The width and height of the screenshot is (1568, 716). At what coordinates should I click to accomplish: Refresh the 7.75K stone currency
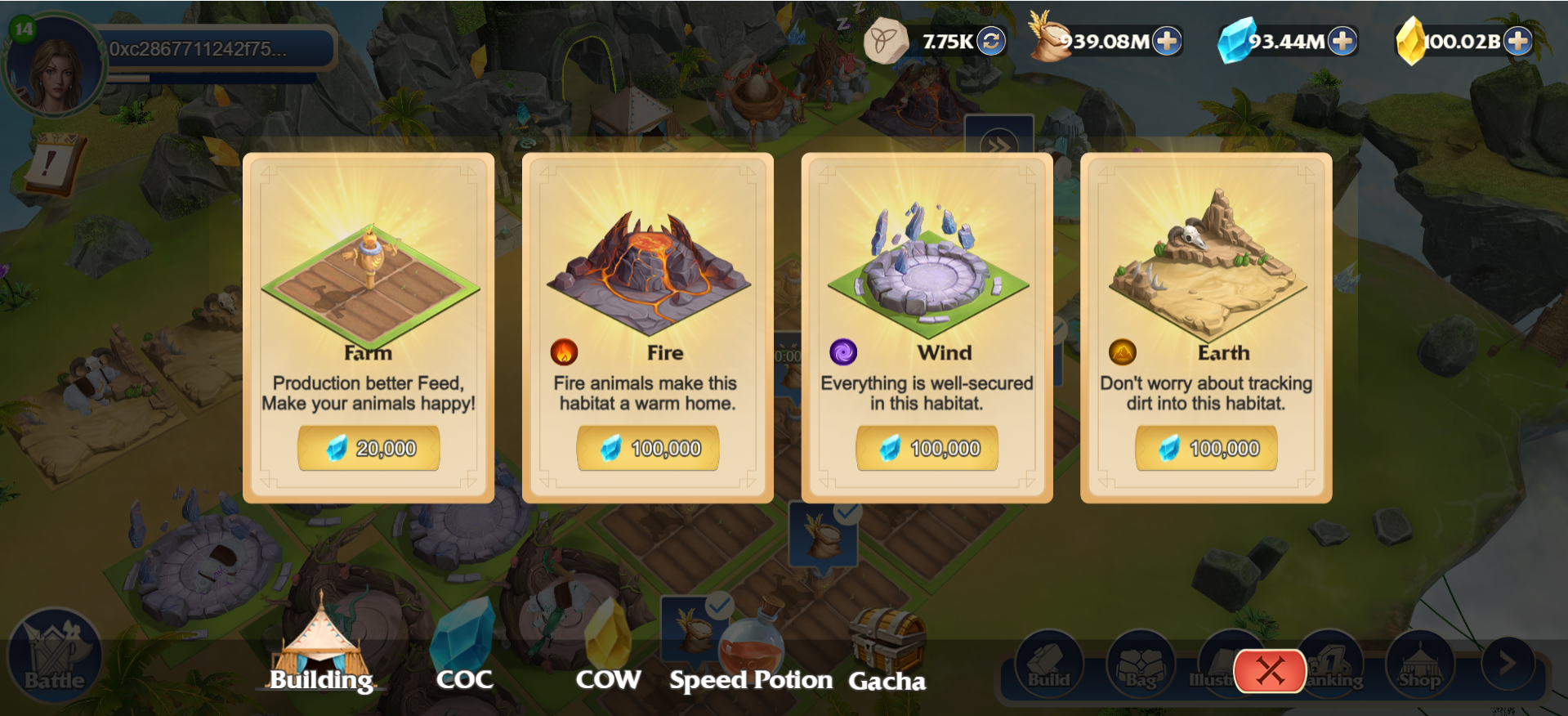(991, 41)
